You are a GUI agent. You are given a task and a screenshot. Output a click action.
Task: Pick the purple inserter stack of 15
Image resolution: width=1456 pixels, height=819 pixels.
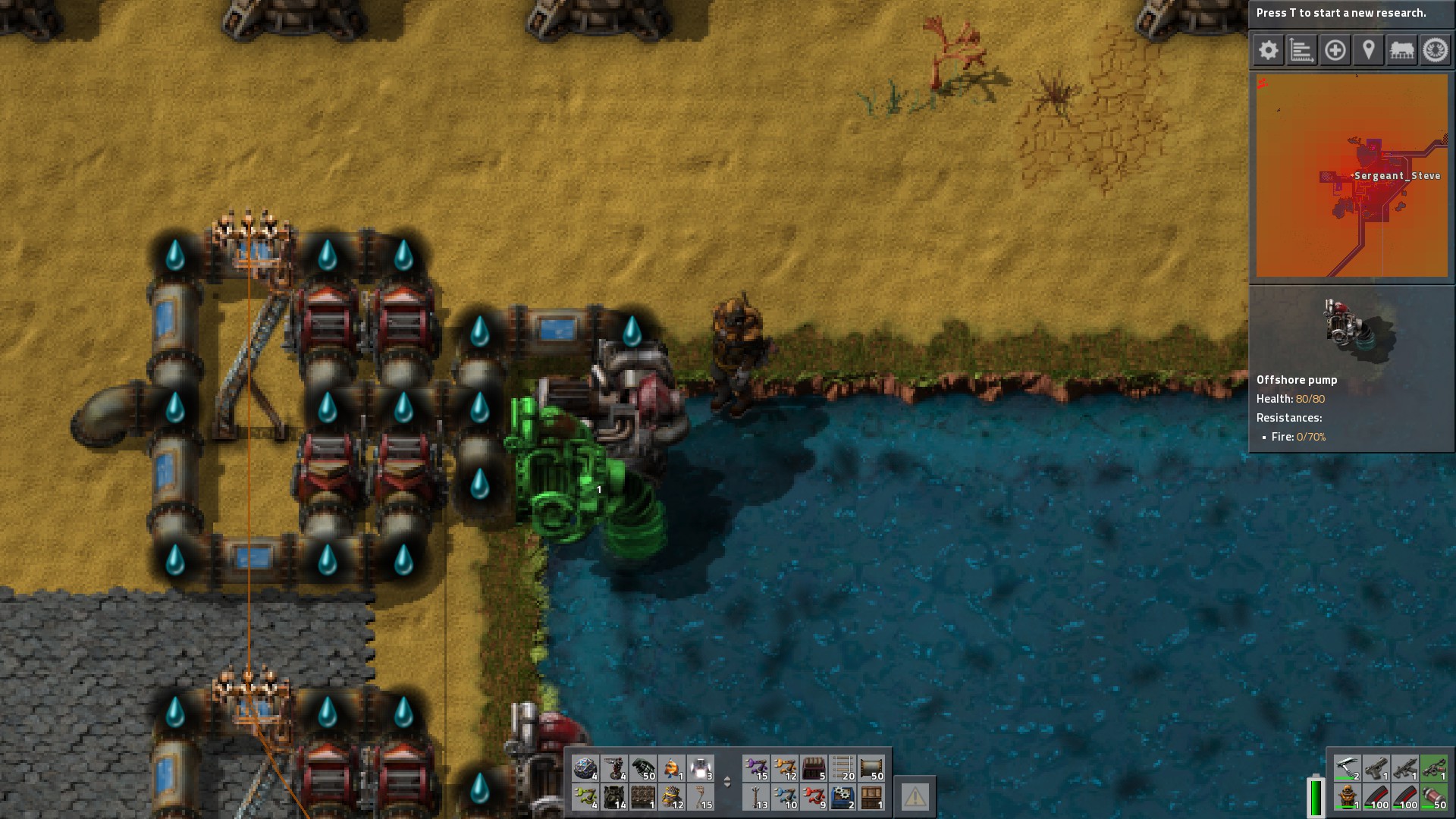click(x=756, y=768)
